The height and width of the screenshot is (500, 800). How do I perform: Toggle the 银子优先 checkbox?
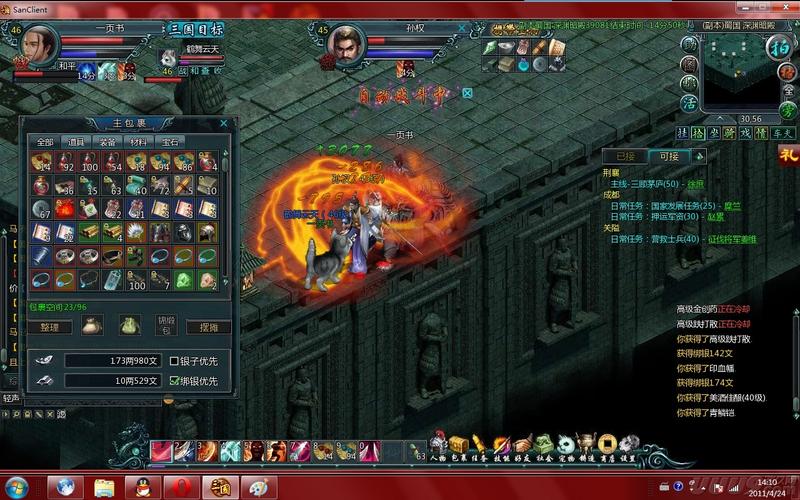pyautogui.click(x=173, y=361)
